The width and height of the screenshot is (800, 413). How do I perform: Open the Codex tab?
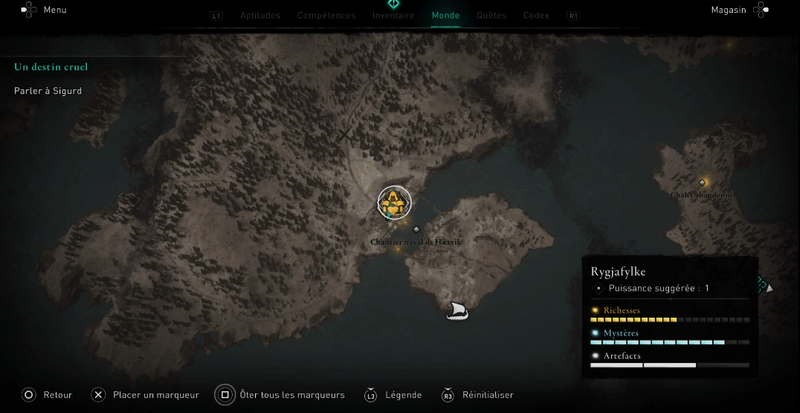536,16
